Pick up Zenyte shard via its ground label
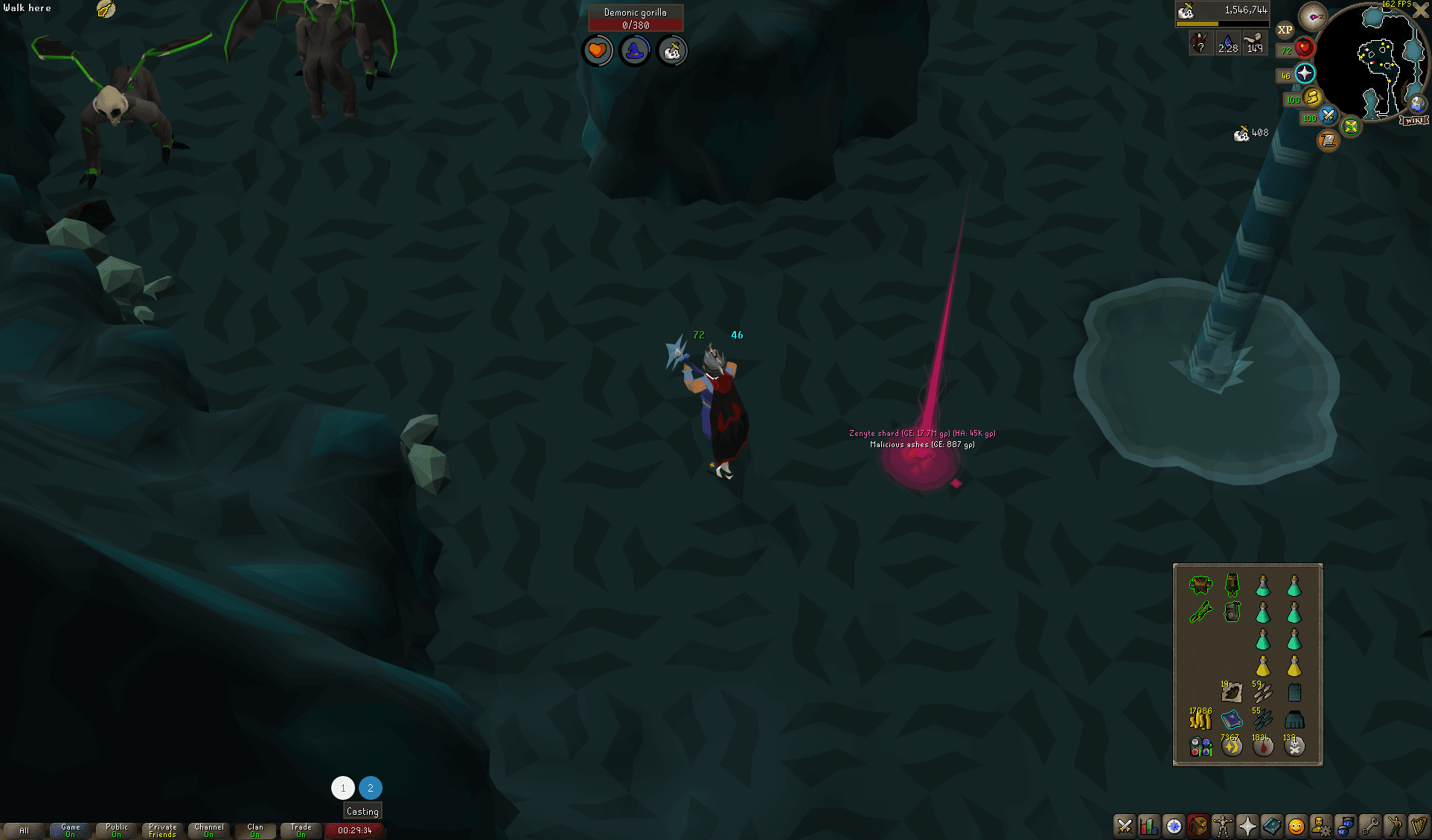This screenshot has width=1432, height=840. [923, 434]
